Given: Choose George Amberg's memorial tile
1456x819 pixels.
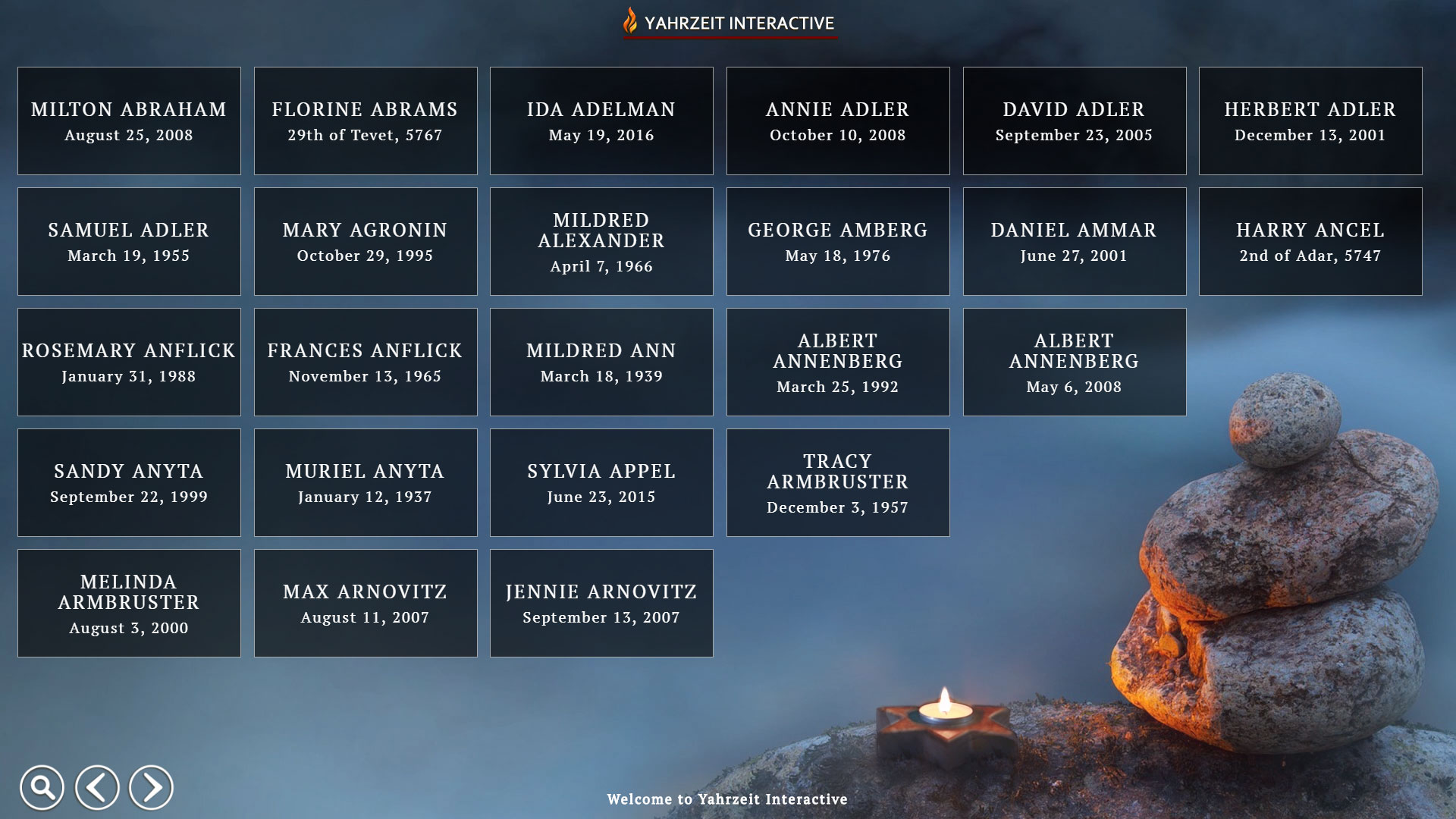Looking at the screenshot, I should 838,242.
